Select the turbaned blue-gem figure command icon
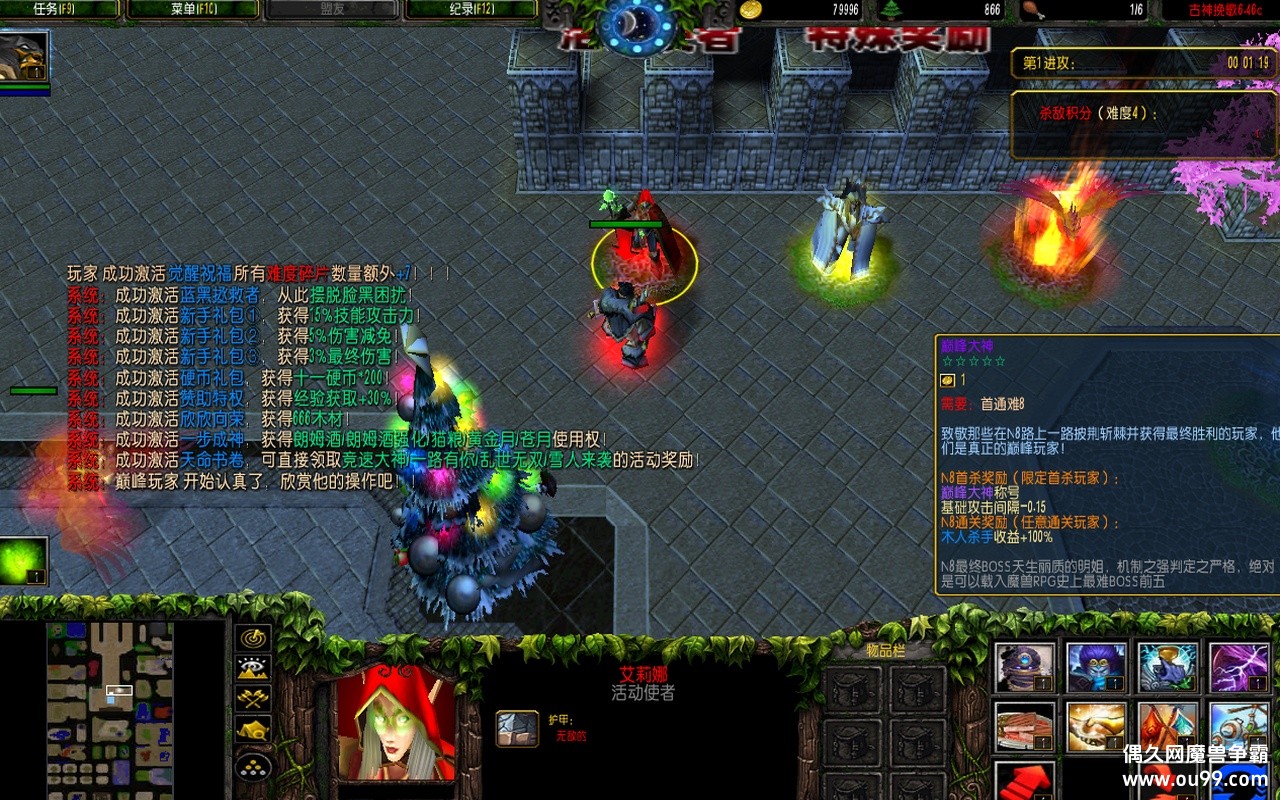 pos(1025,668)
